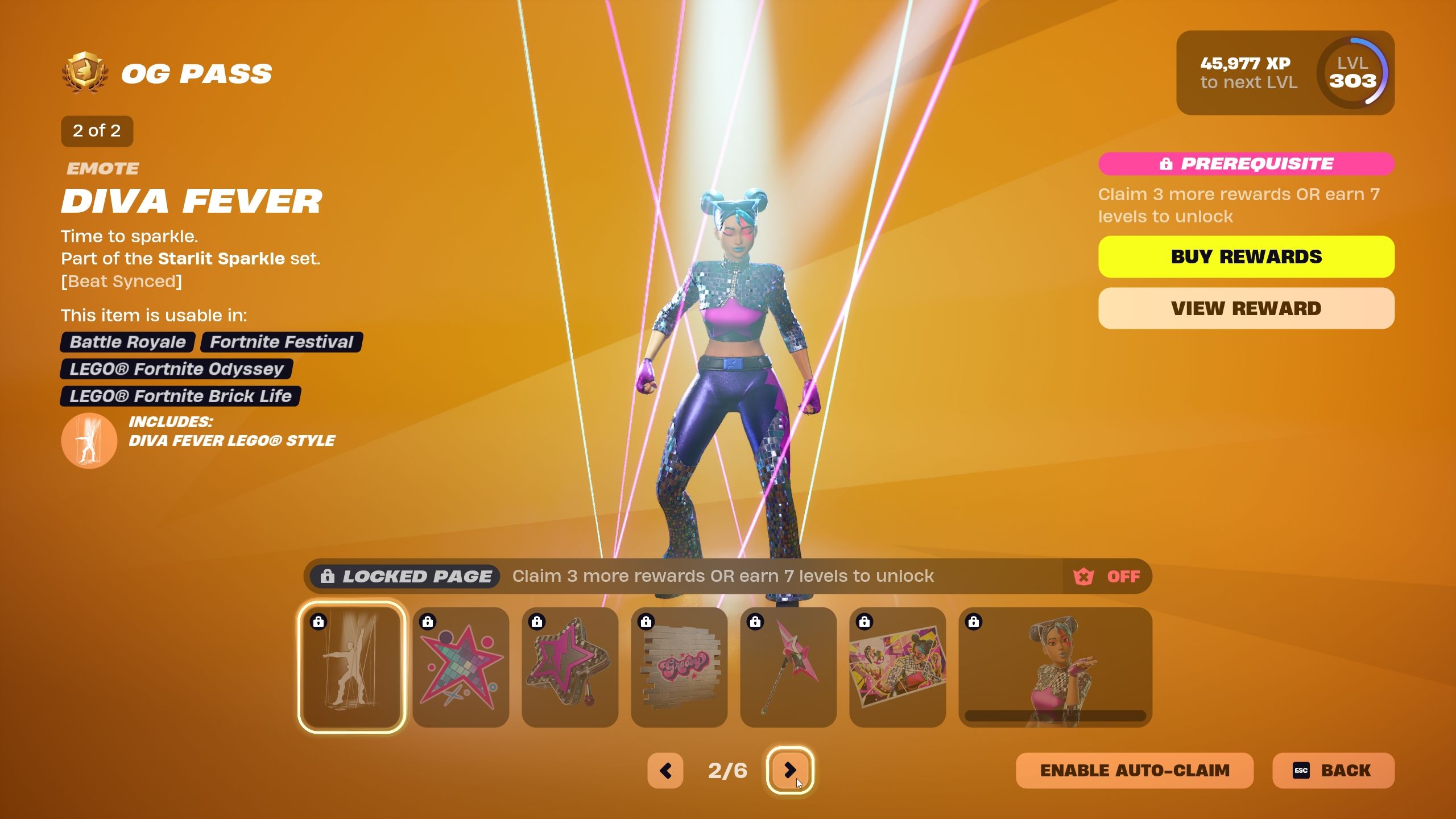Choose the pink star back bling tile
Image resolution: width=1456 pixels, height=819 pixels.
click(x=570, y=667)
